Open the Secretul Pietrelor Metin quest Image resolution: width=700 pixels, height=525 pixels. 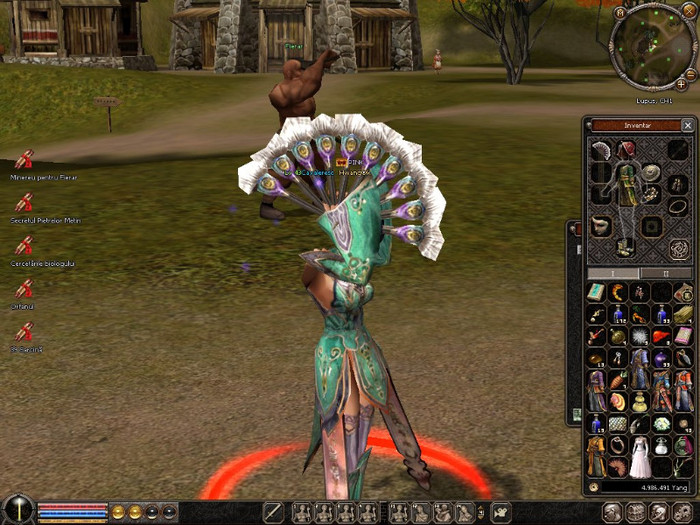(x=24, y=202)
